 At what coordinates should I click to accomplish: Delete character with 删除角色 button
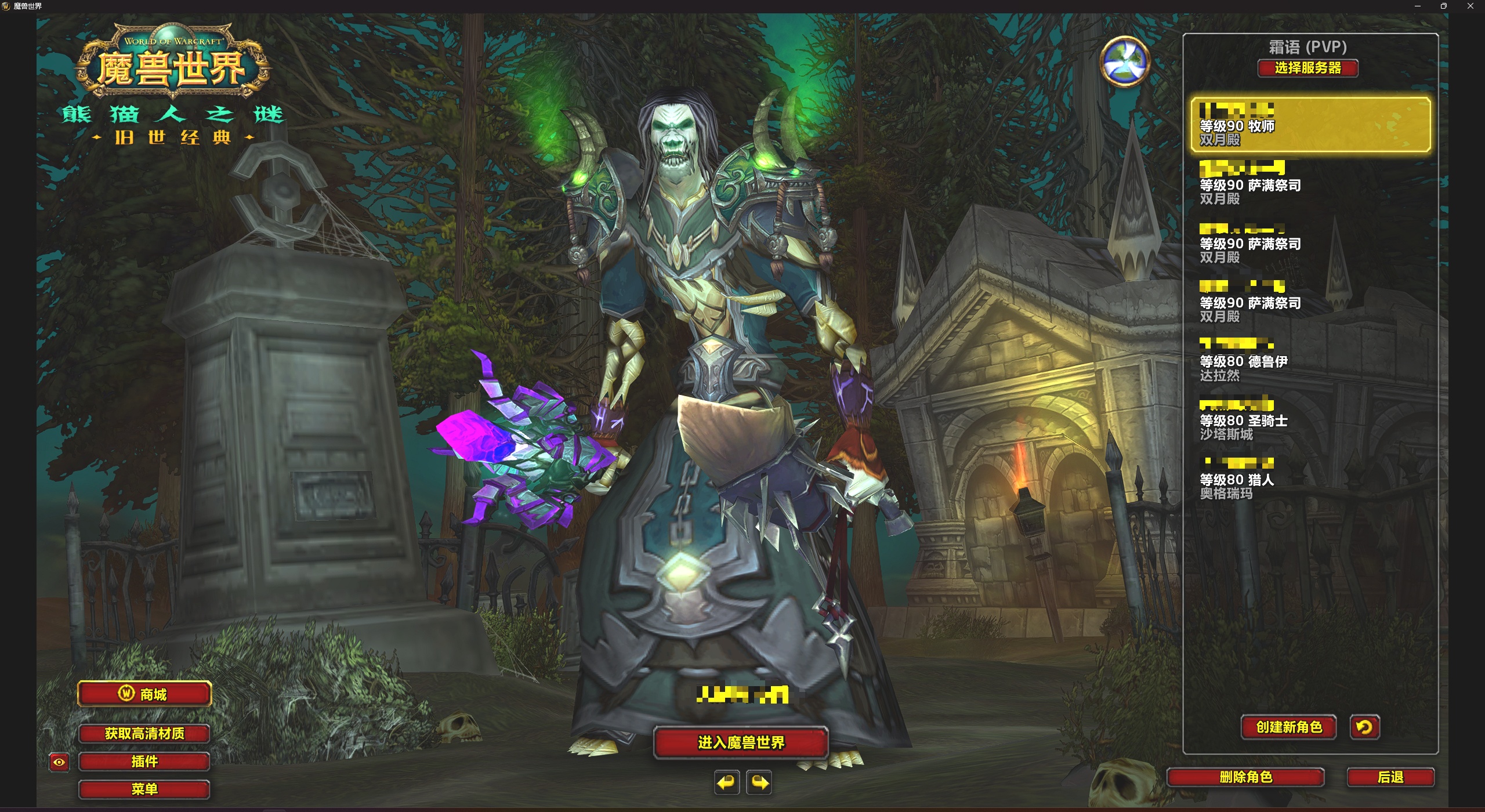(x=1245, y=777)
